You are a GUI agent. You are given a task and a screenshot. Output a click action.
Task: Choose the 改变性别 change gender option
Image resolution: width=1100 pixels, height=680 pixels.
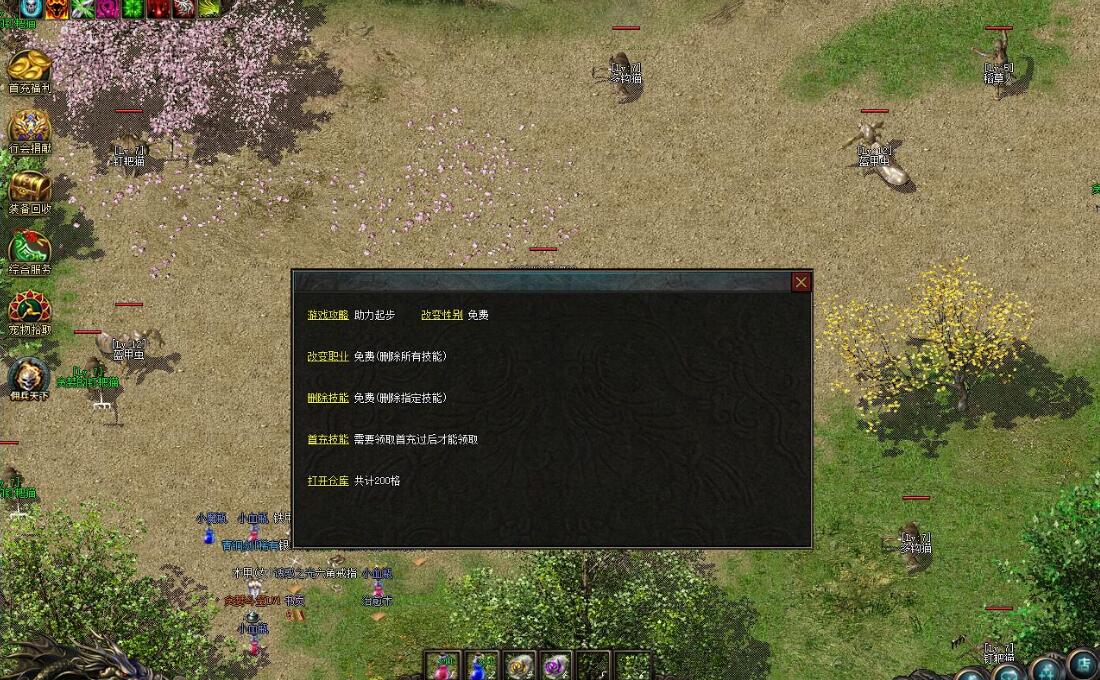tap(442, 315)
